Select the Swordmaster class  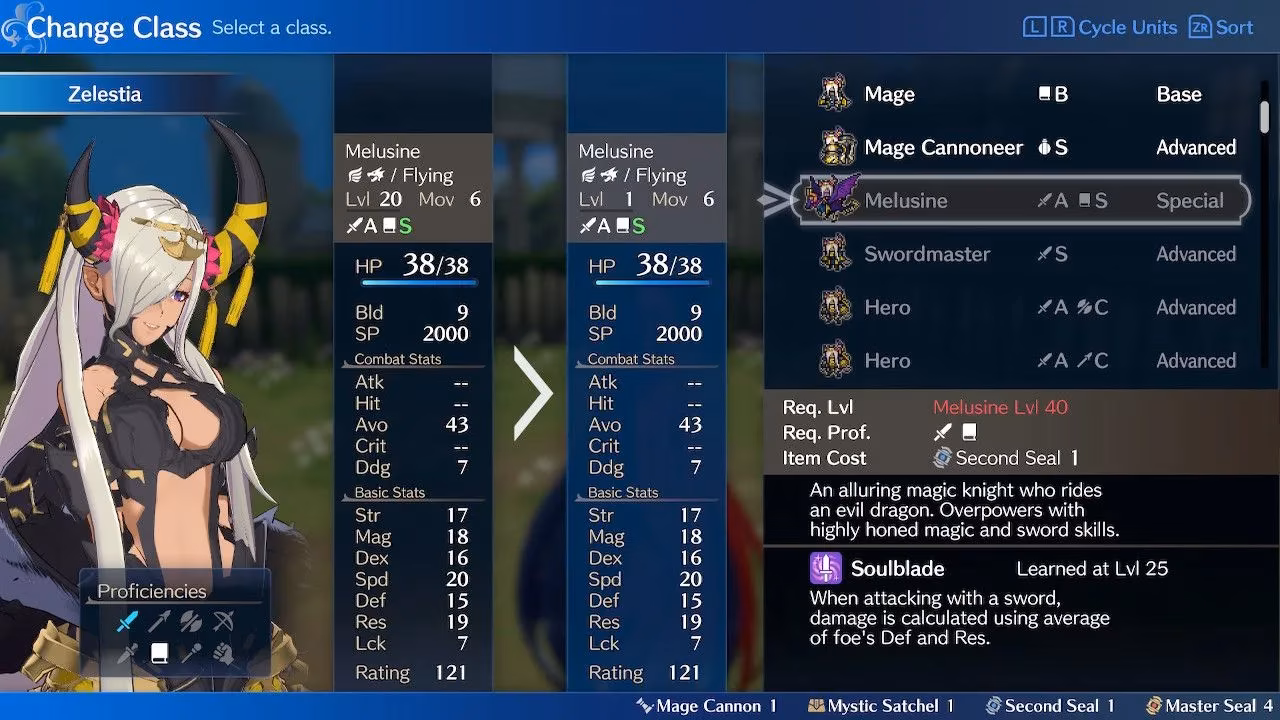[927, 253]
